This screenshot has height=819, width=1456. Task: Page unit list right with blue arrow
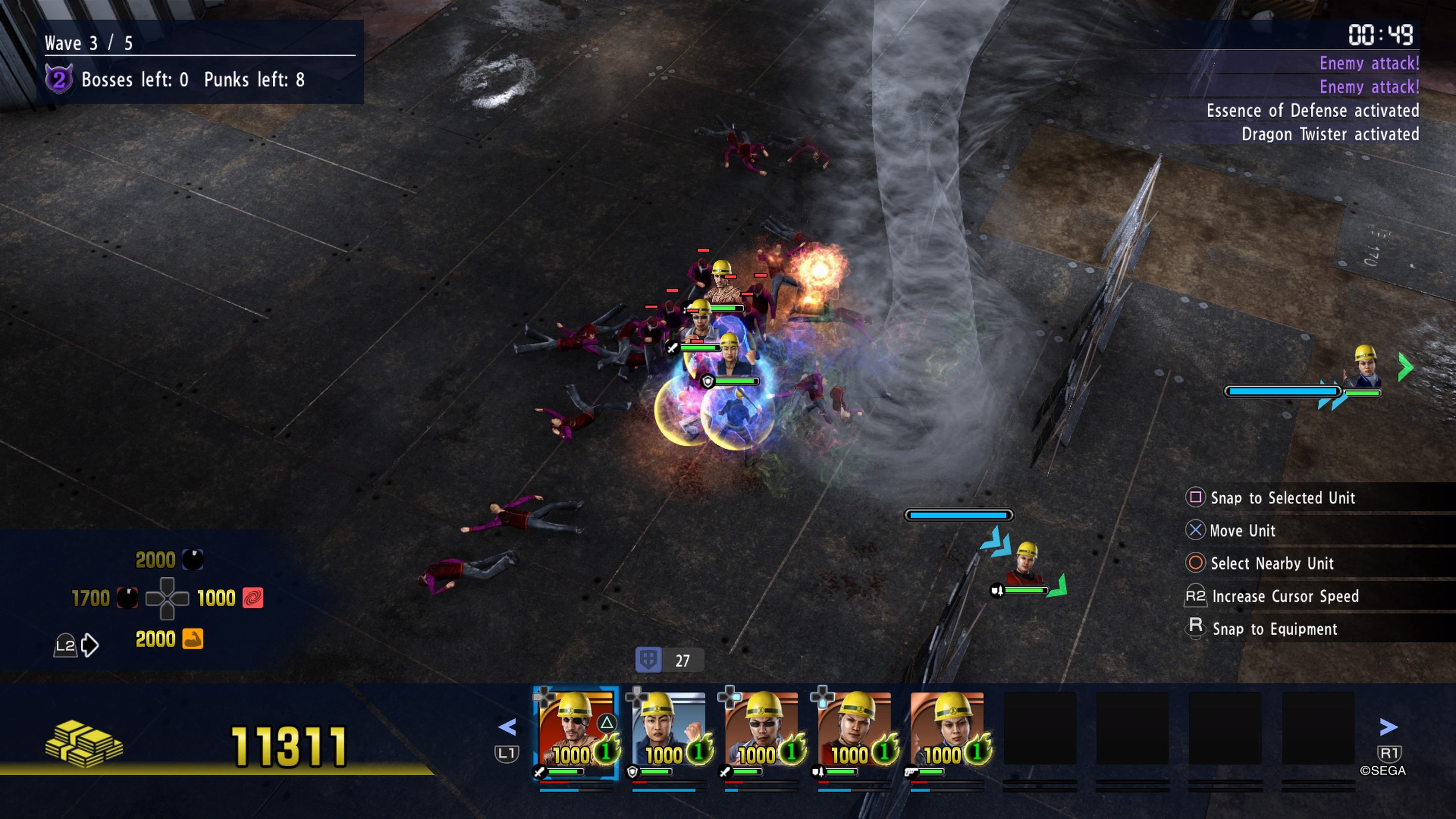1388,727
